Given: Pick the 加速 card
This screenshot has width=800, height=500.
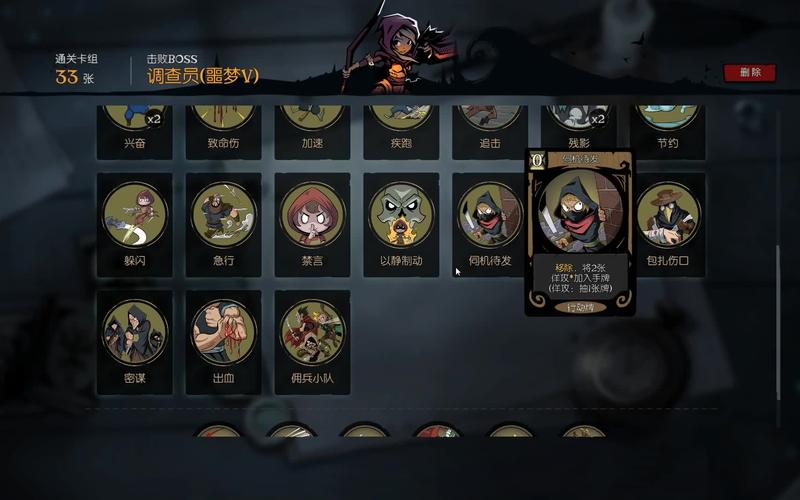Looking at the screenshot, I should 312,130.
